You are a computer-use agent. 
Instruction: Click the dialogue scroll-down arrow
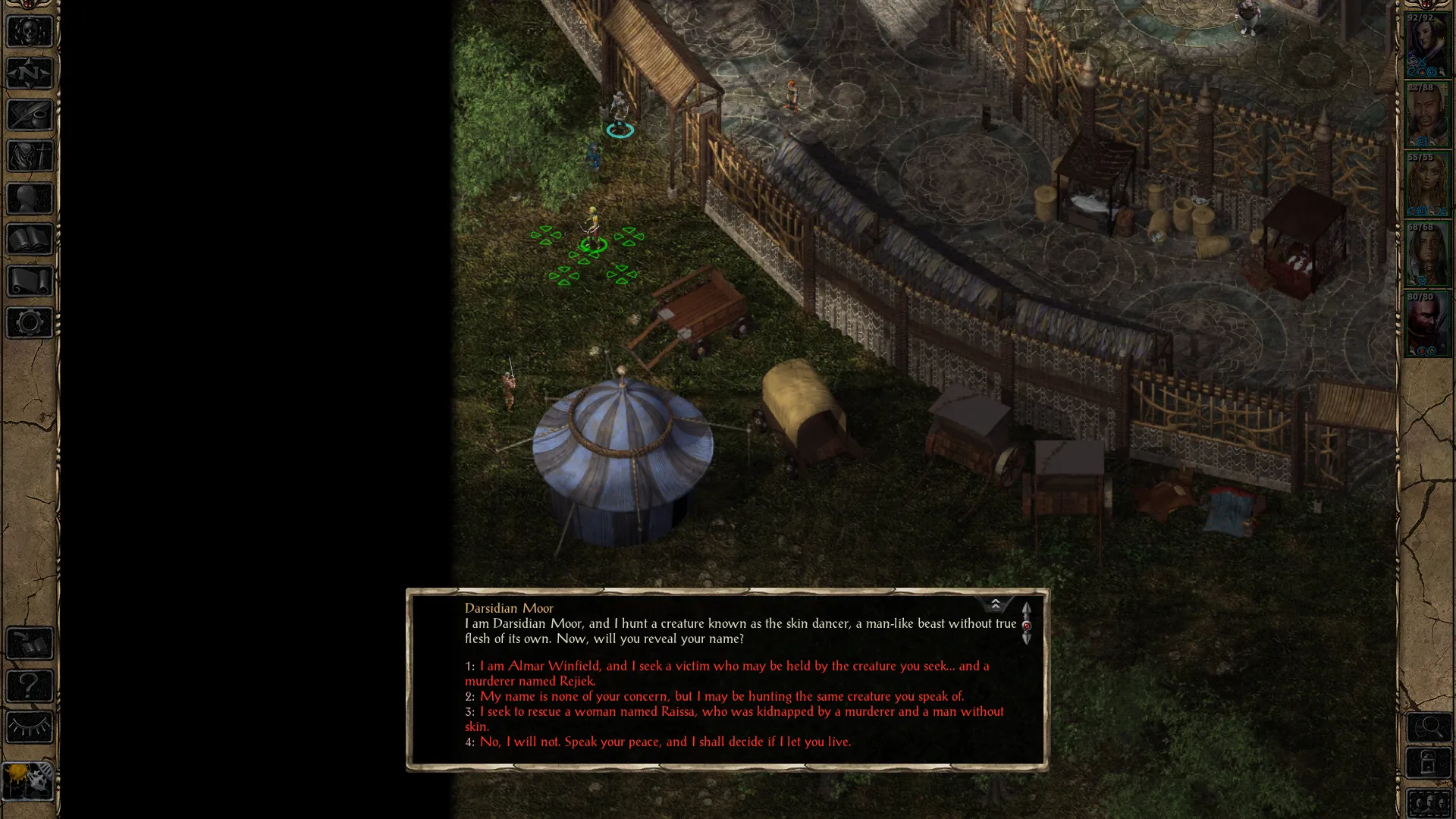1026,639
